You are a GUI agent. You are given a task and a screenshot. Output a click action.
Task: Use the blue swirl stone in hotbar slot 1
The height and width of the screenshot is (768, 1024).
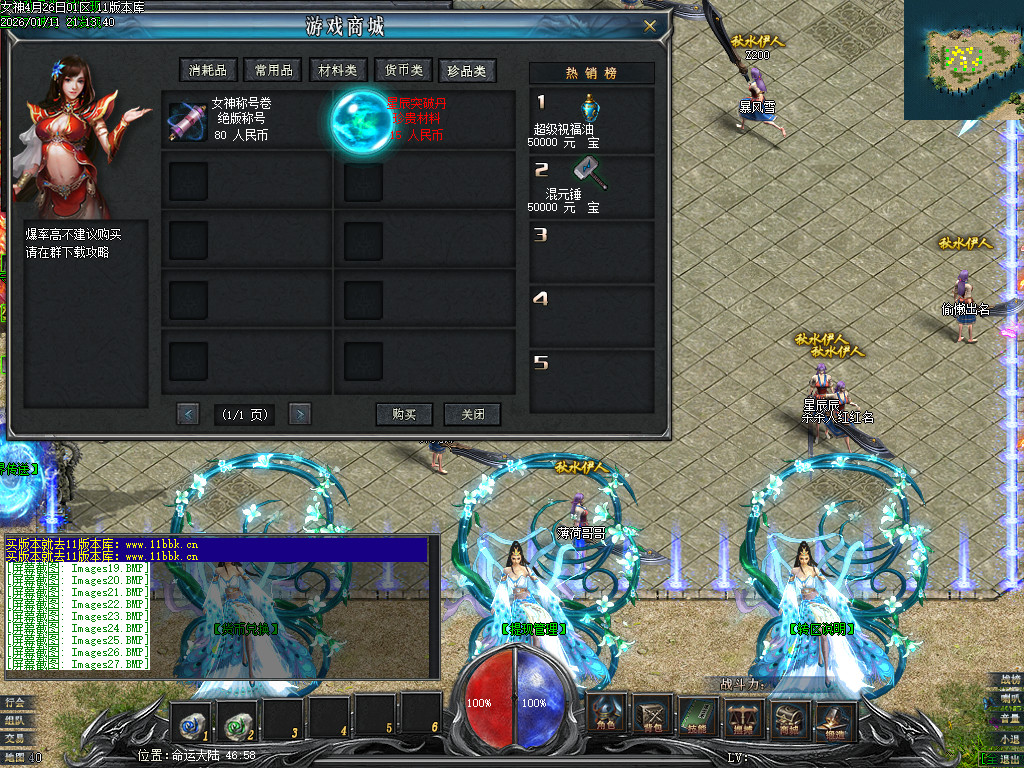pyautogui.click(x=189, y=717)
